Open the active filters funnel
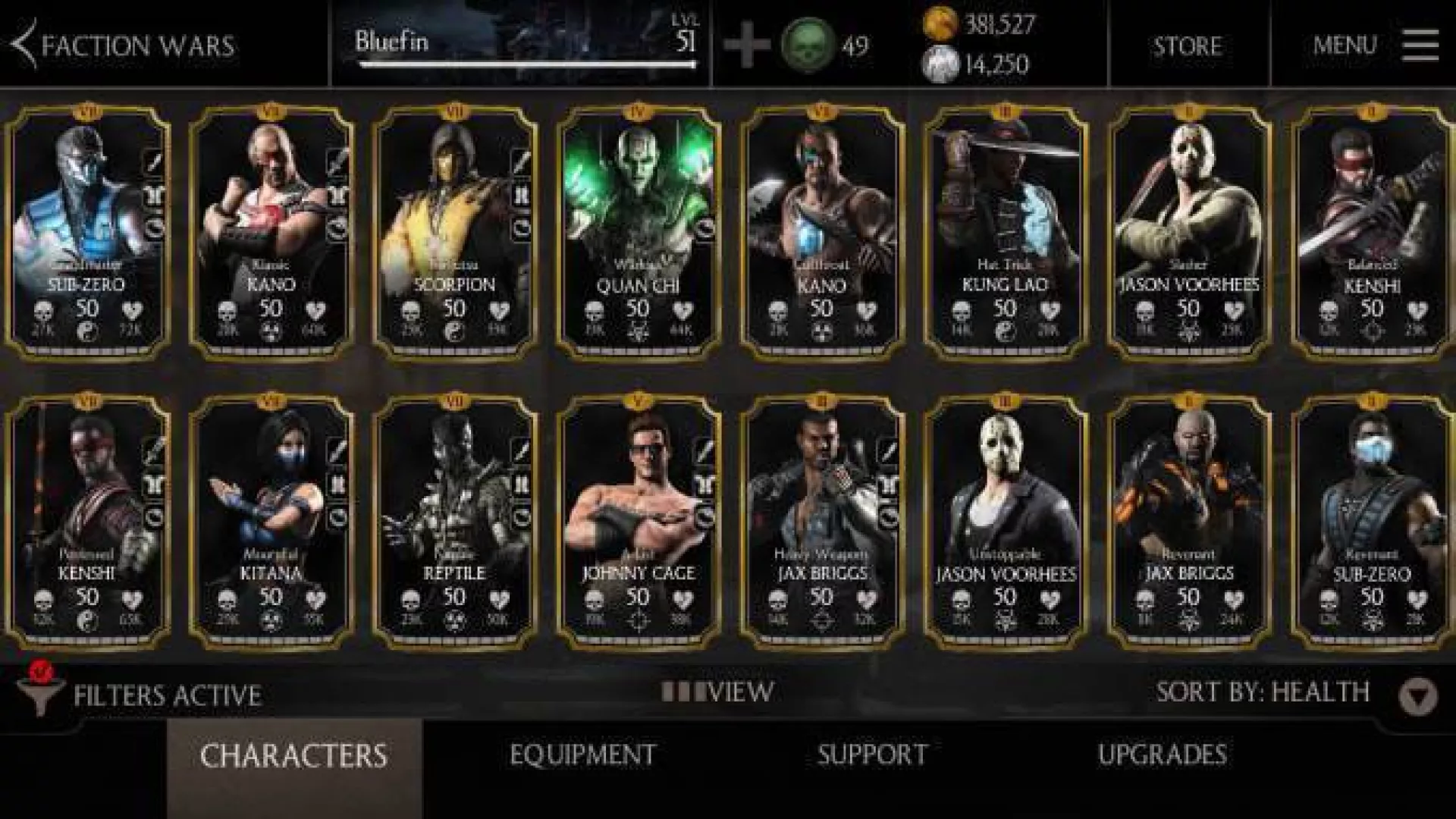Viewport: 1456px width, 819px height. click(38, 692)
